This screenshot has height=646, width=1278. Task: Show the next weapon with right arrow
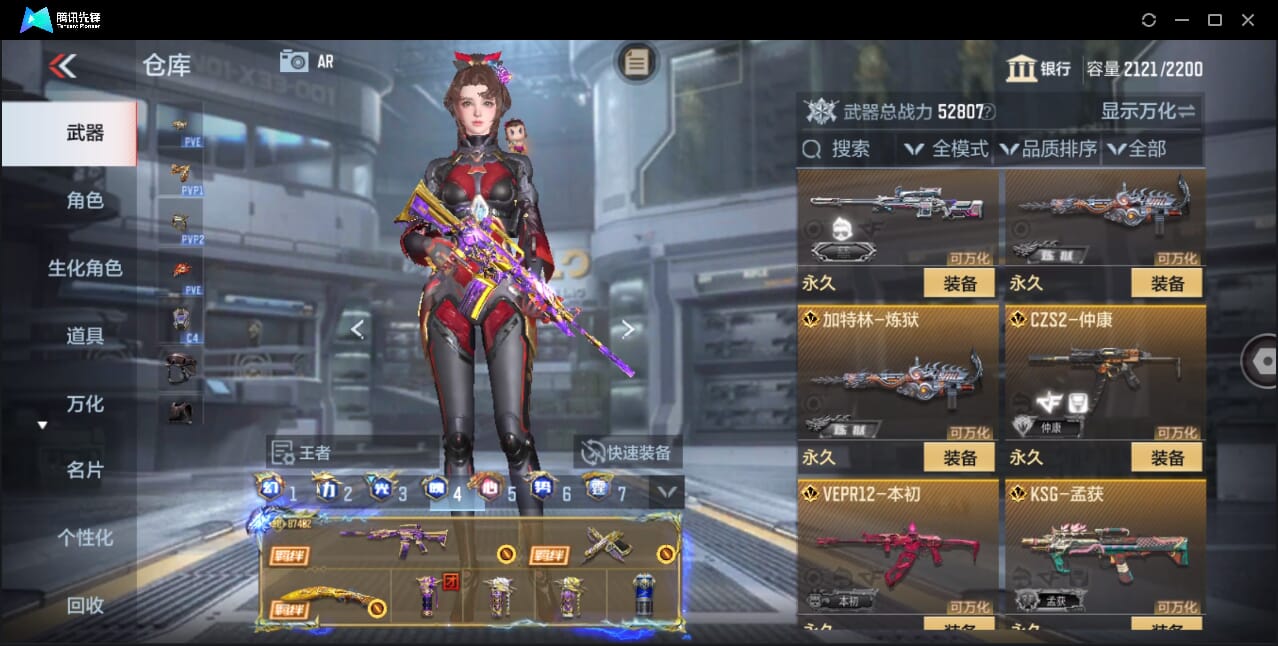point(627,329)
